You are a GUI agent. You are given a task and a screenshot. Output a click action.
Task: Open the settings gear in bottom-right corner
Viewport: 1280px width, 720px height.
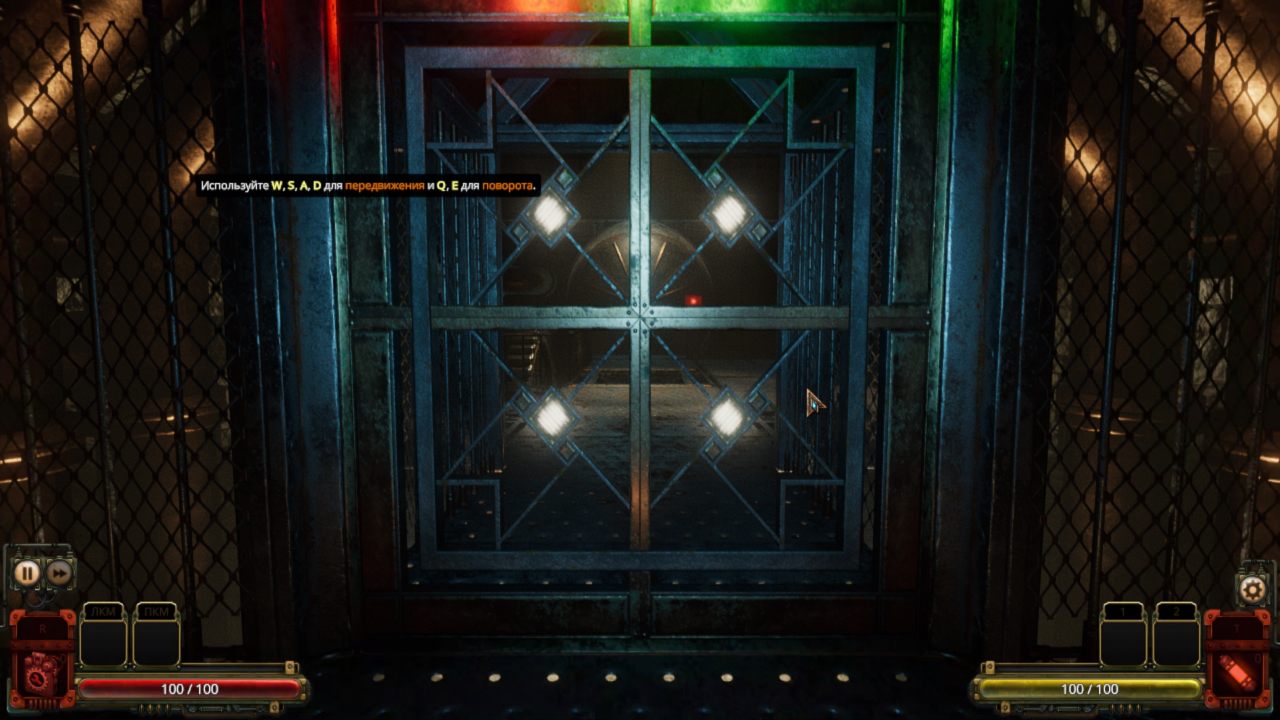pos(1250,588)
